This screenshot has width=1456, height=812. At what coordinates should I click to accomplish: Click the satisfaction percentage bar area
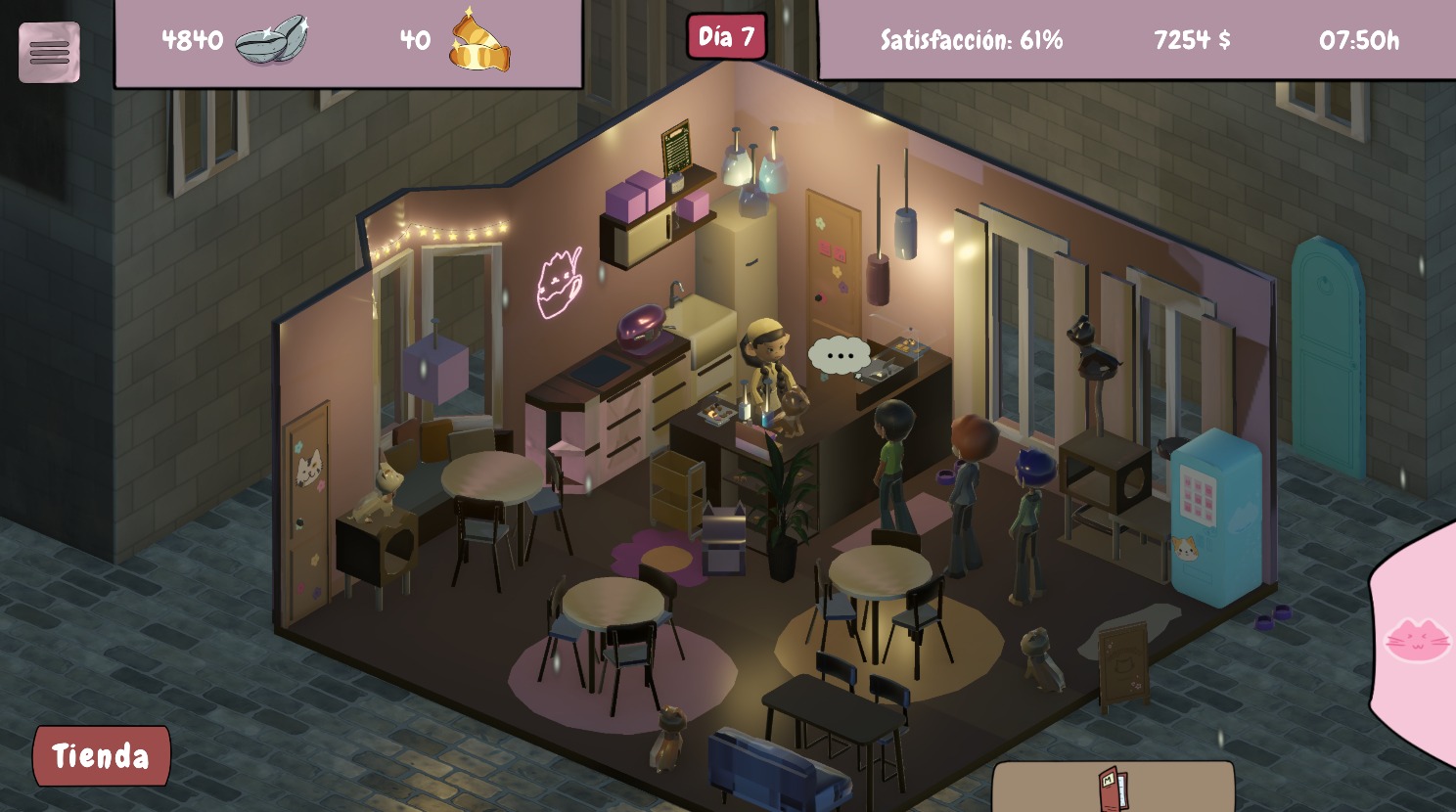[x=1042, y=40]
